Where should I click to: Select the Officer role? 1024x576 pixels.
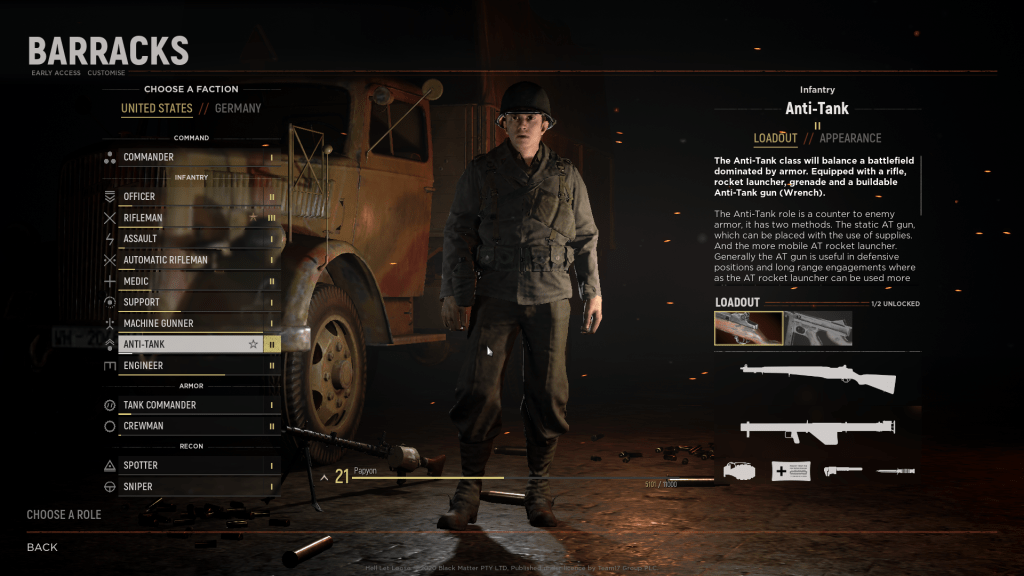190,197
